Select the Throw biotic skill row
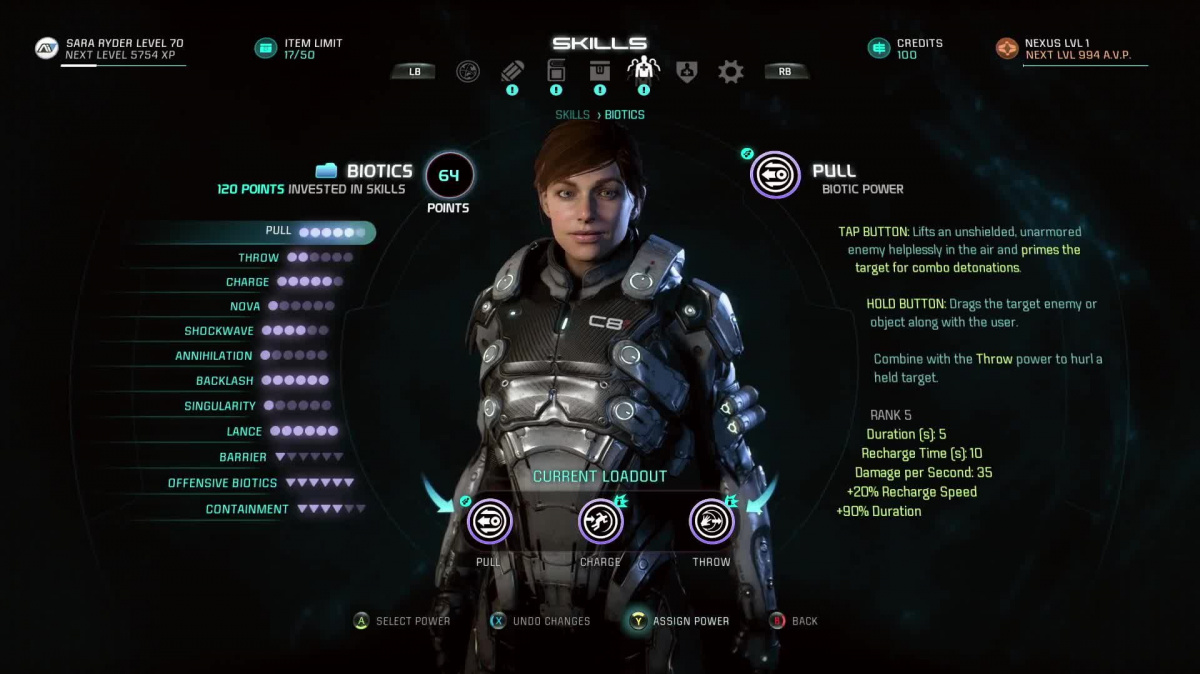 coord(259,258)
